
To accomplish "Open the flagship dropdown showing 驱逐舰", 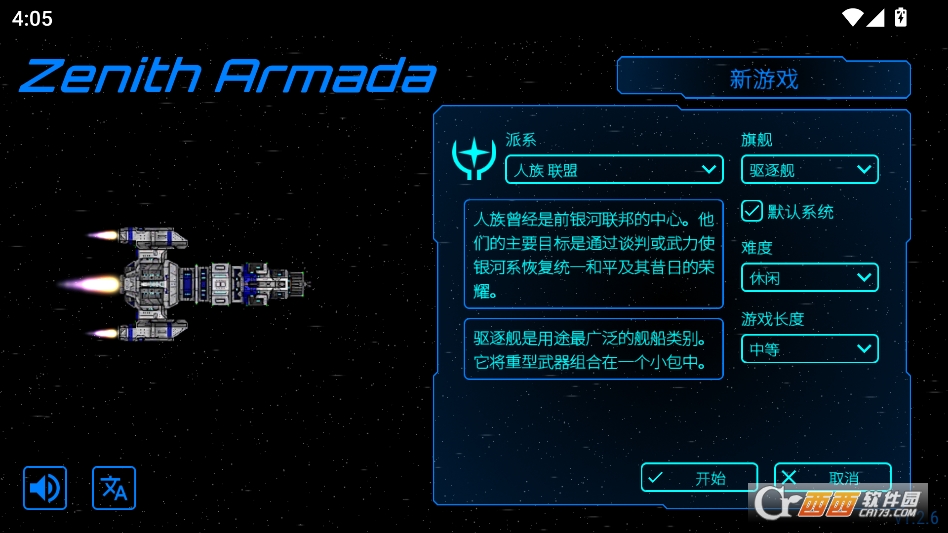I will [809, 170].
